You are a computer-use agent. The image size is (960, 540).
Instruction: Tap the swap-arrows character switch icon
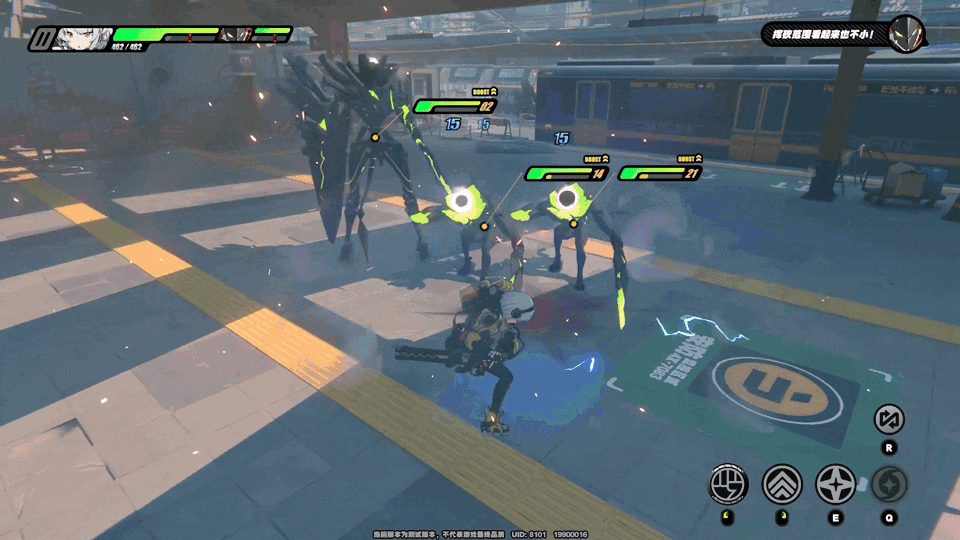[x=889, y=419]
